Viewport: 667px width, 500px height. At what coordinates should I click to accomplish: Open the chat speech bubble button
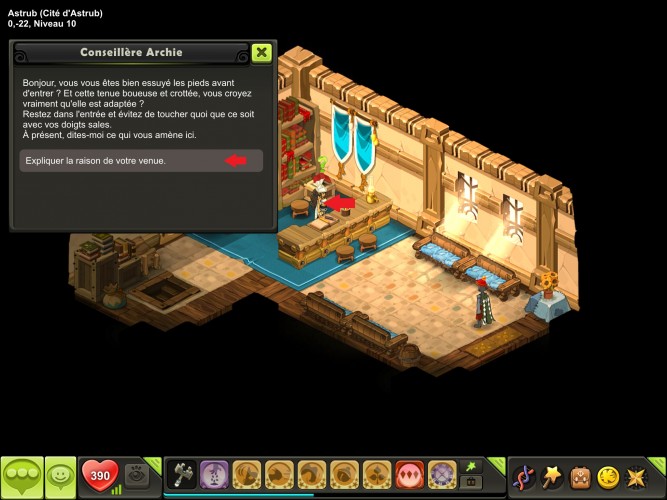click(21, 475)
